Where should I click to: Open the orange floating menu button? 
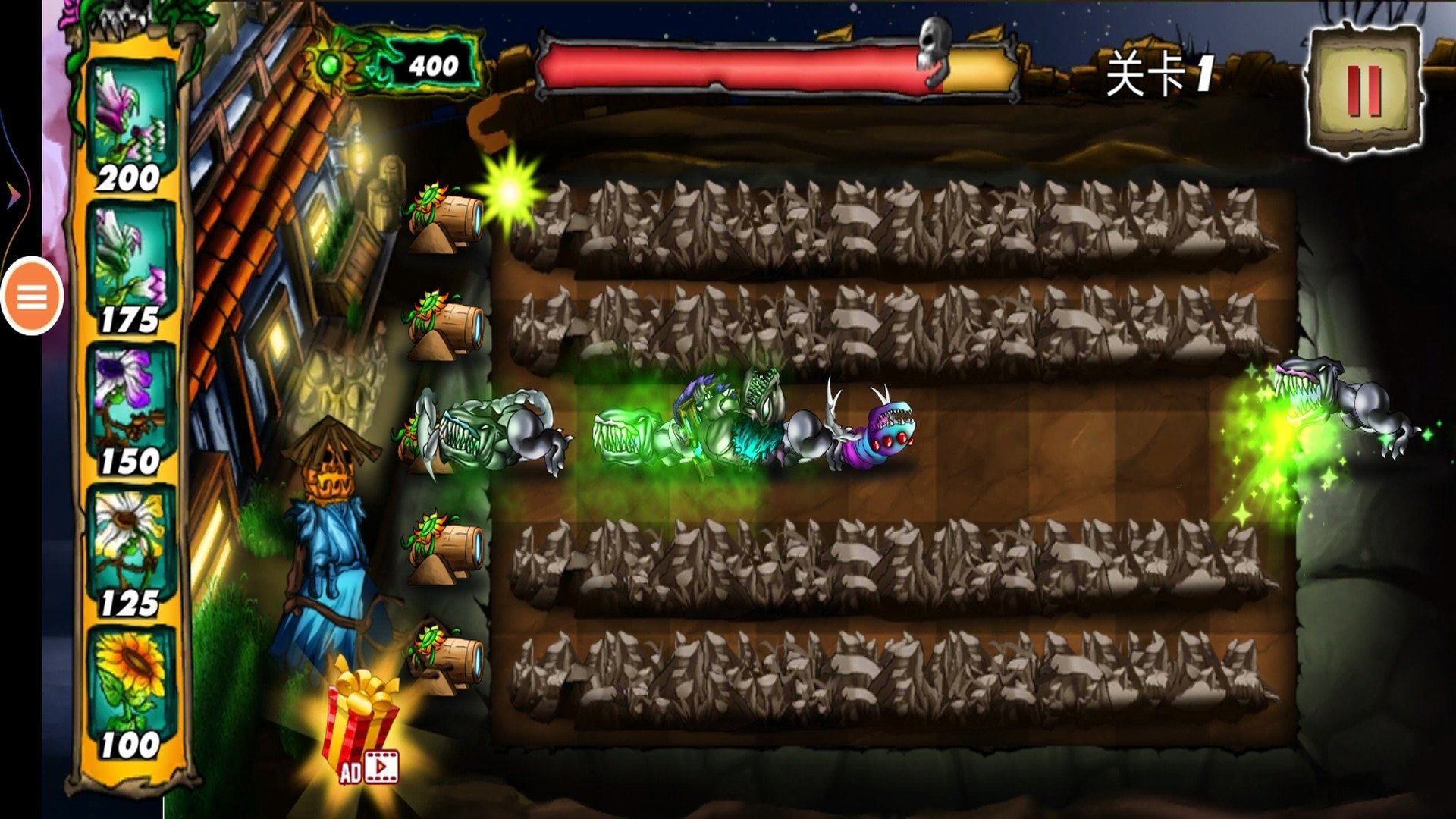point(32,297)
